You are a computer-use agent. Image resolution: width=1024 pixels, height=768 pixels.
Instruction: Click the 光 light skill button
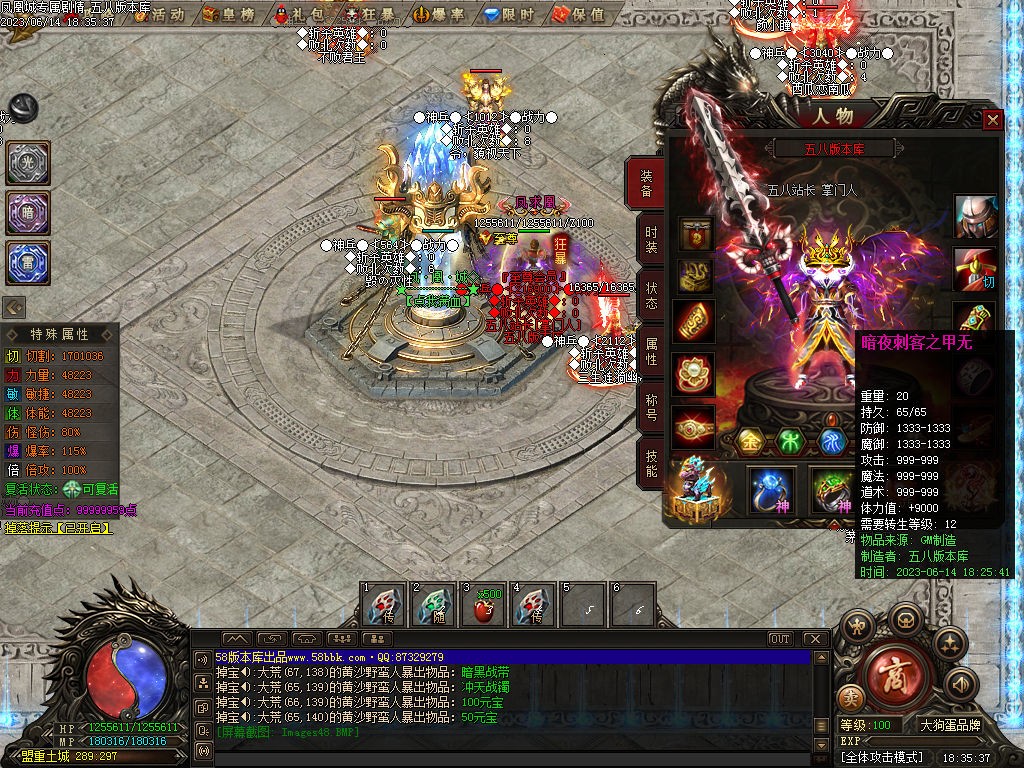[28, 163]
